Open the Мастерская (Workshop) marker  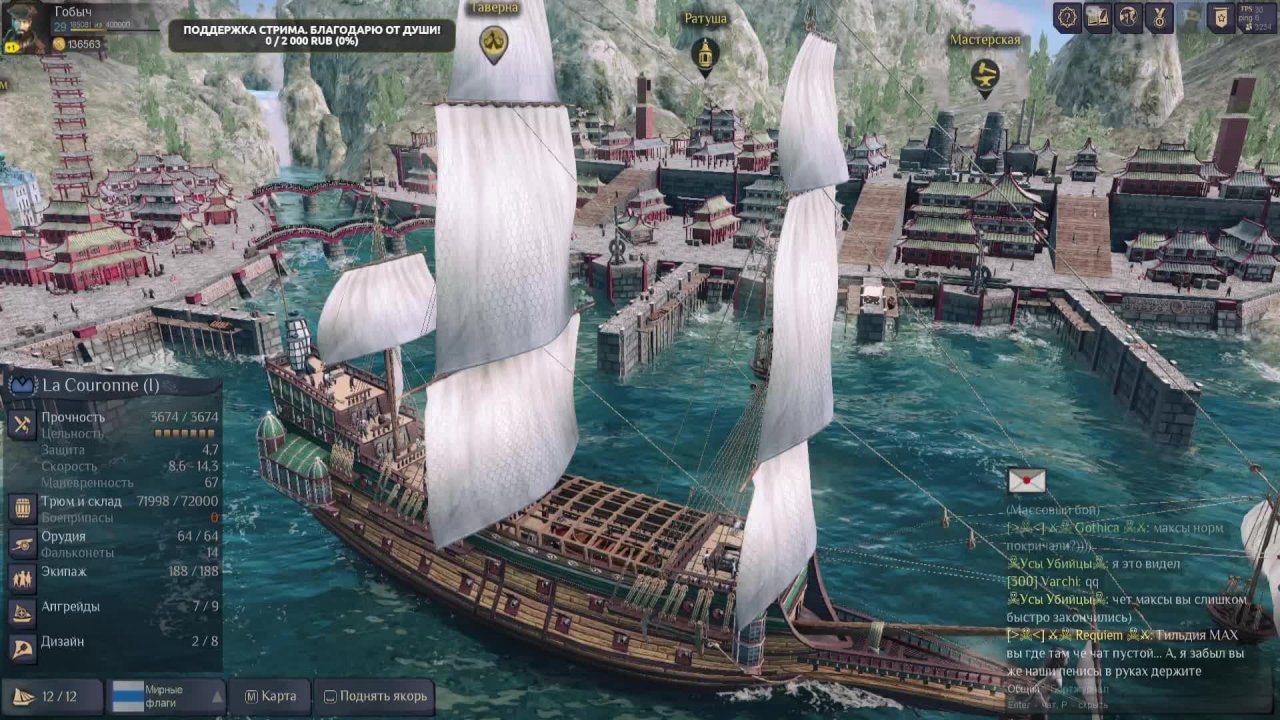[985, 75]
